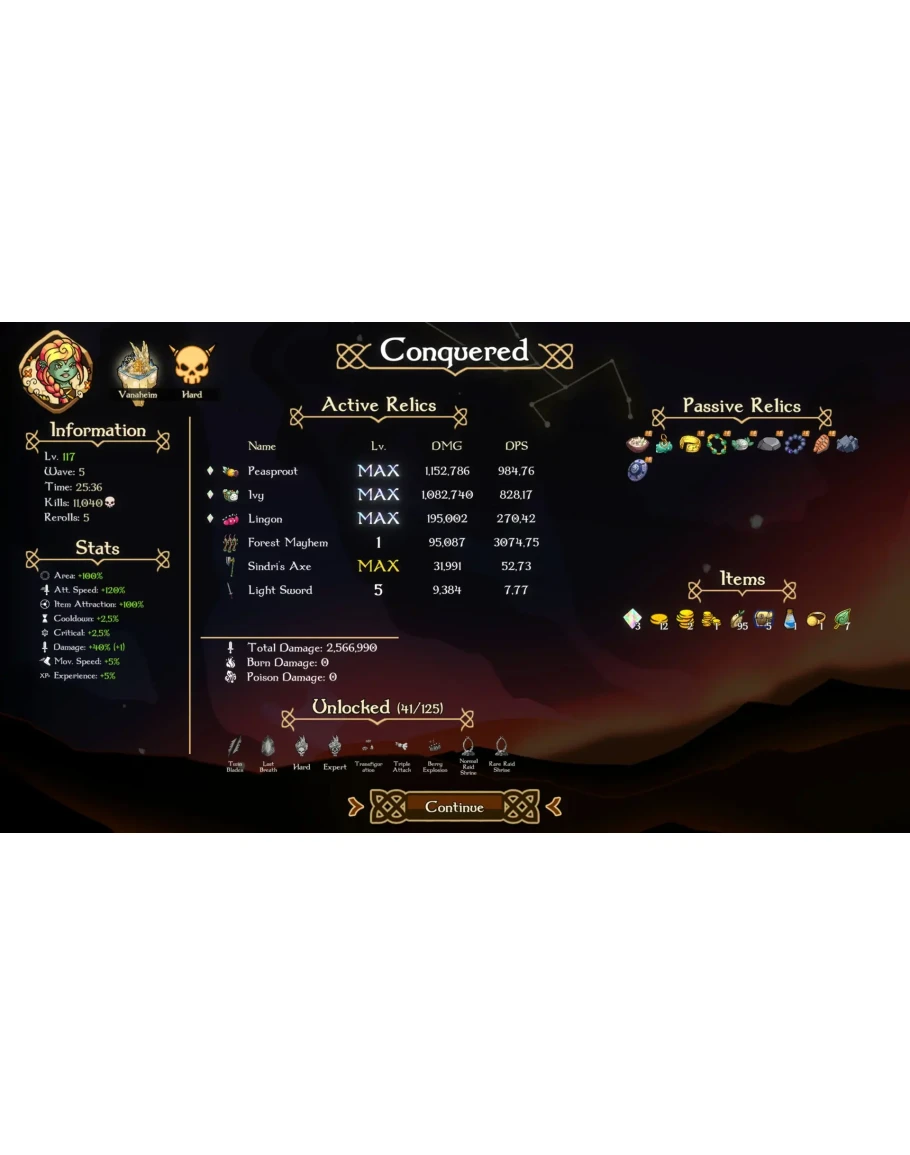910x1155 pixels.
Task: Inspect the Last Breath unlock icon
Action: click(x=268, y=748)
